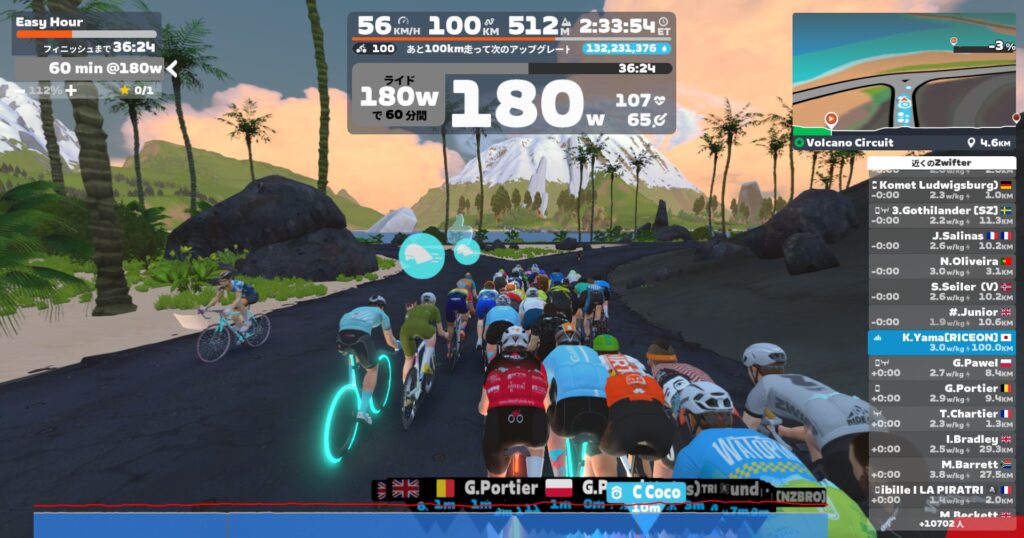Select the S.Seiler rider row
The image size is (1024, 538).
click(941, 291)
